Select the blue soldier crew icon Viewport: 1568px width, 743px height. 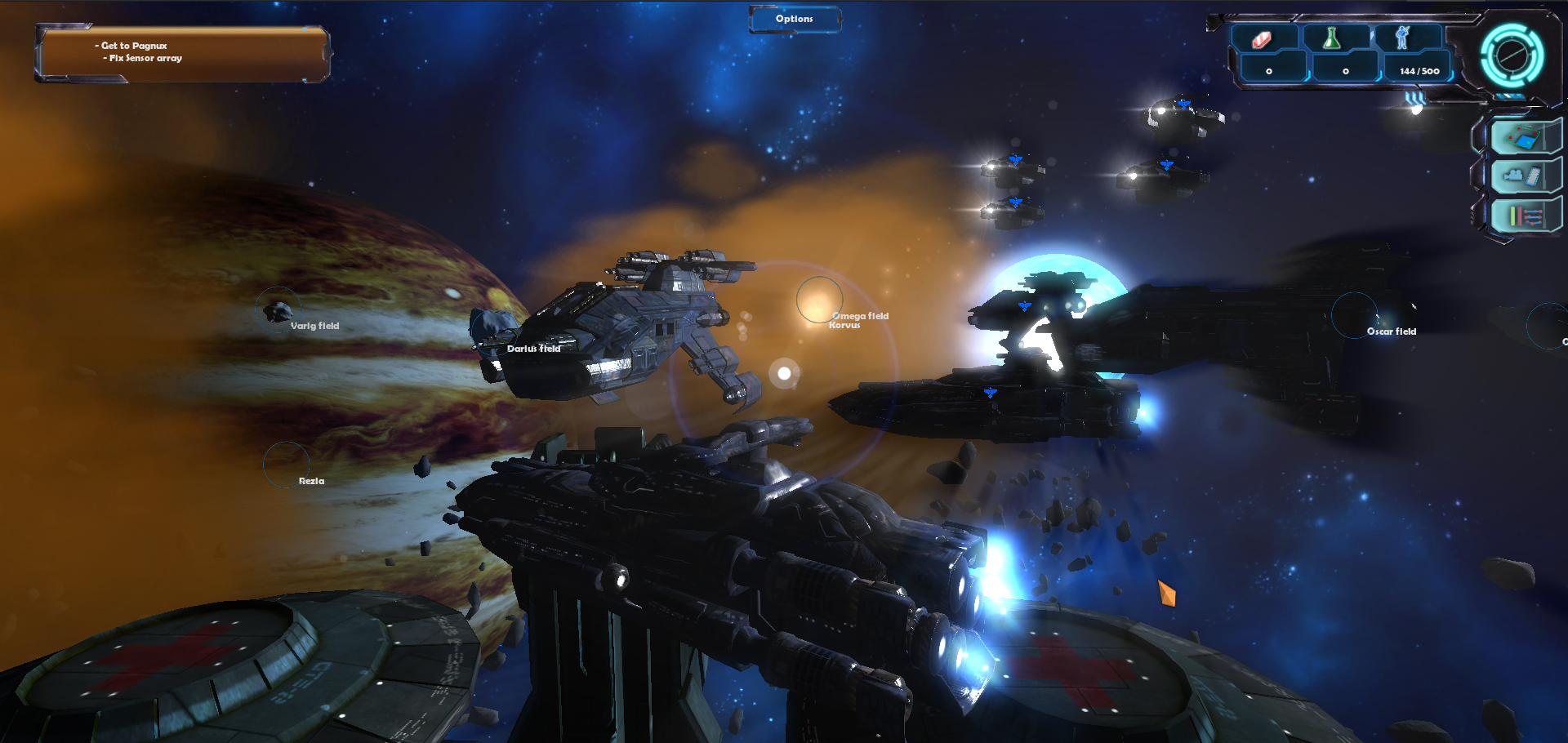coord(1402,38)
